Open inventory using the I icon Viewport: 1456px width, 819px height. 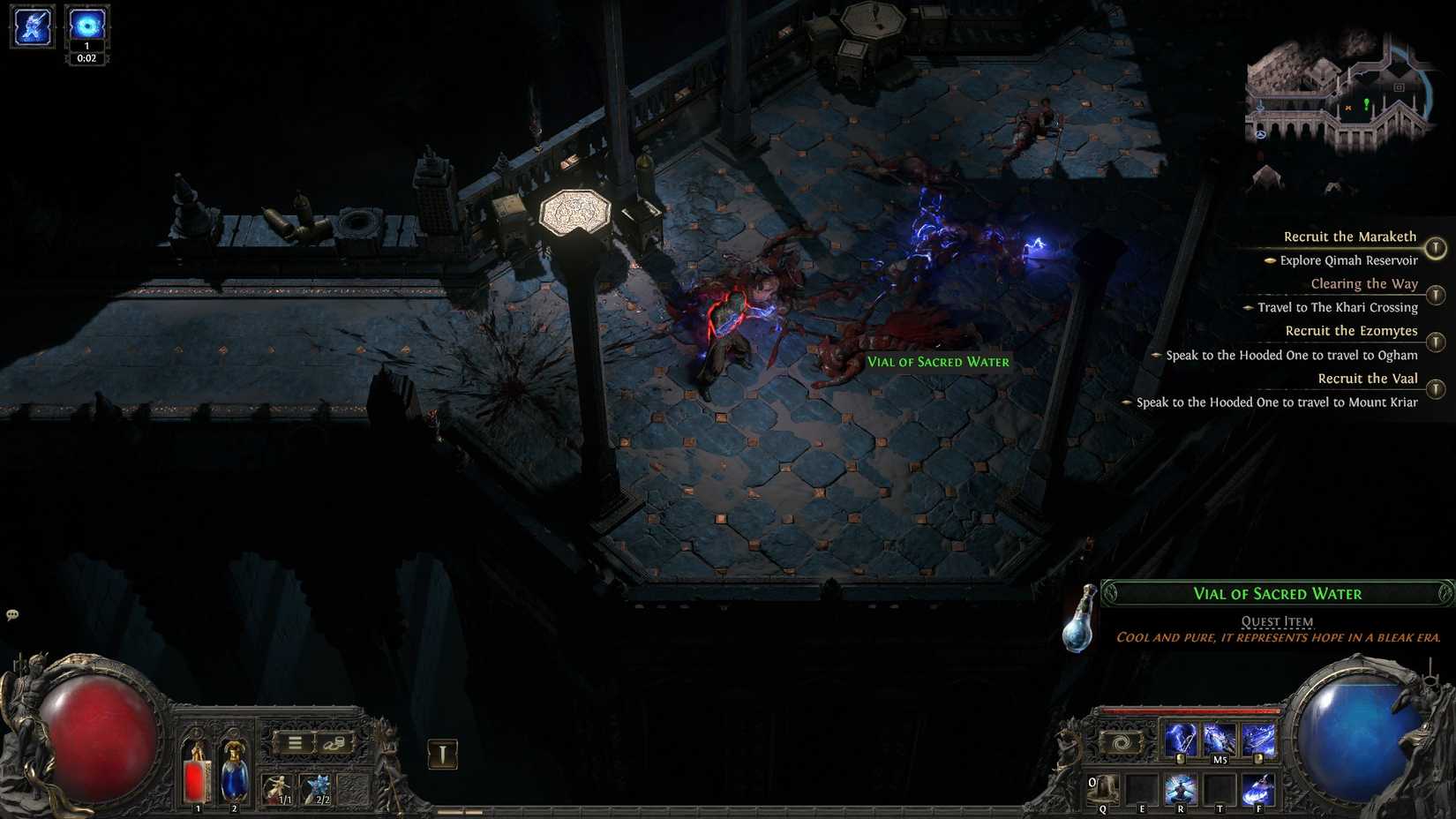coord(440,752)
